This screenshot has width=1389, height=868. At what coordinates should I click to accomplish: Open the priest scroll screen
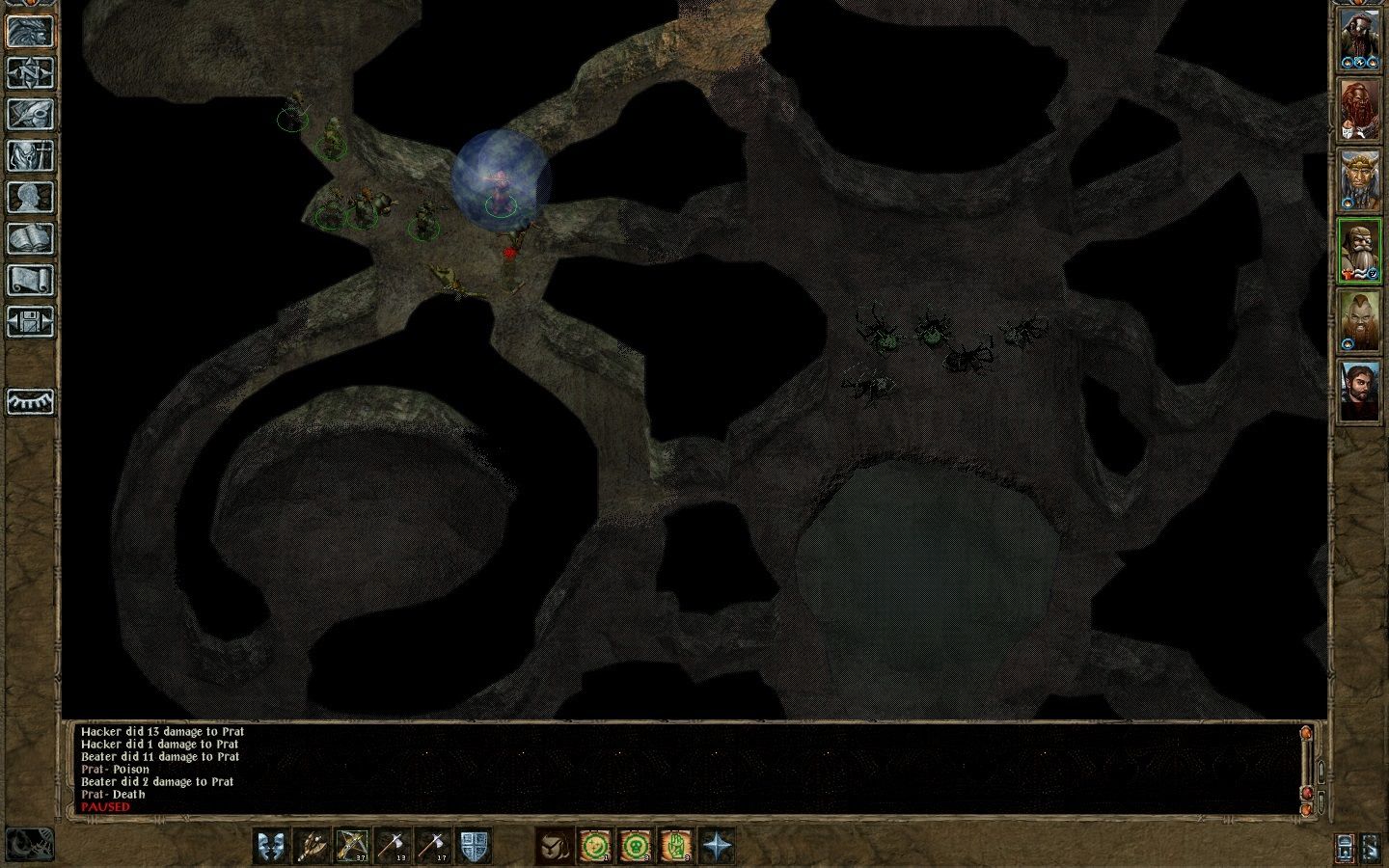(30, 280)
